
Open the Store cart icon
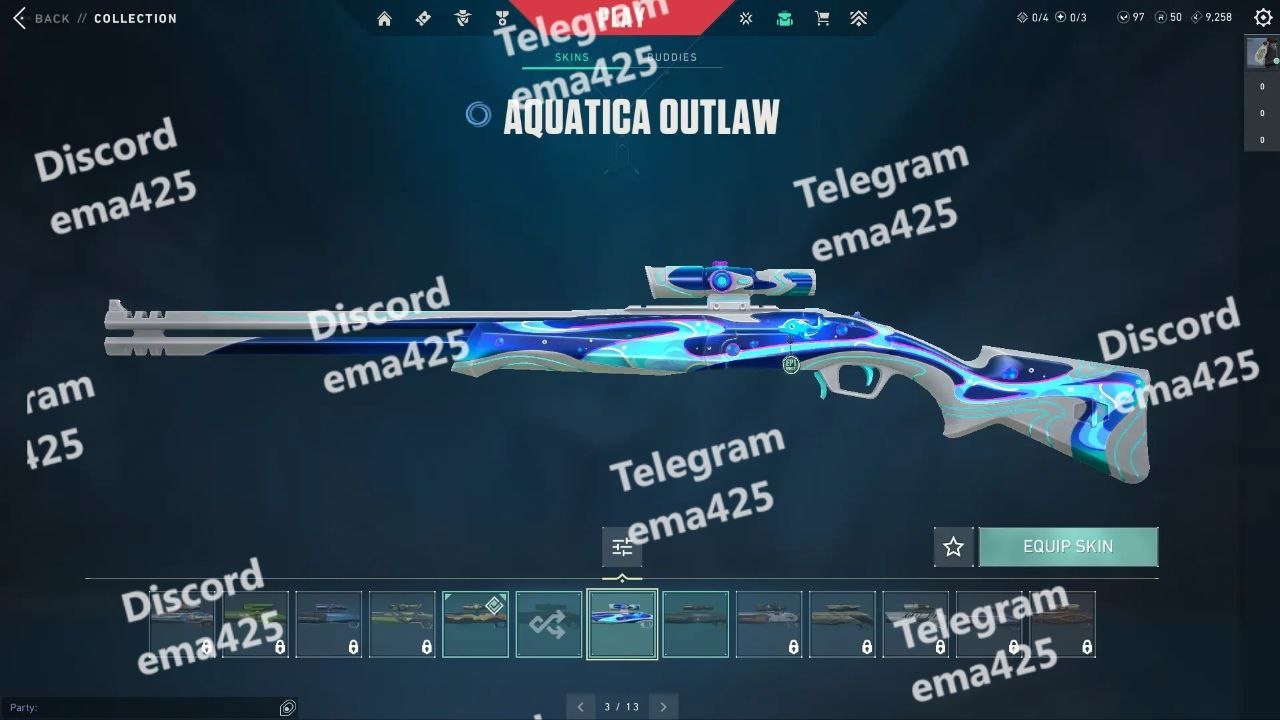pyautogui.click(x=822, y=18)
